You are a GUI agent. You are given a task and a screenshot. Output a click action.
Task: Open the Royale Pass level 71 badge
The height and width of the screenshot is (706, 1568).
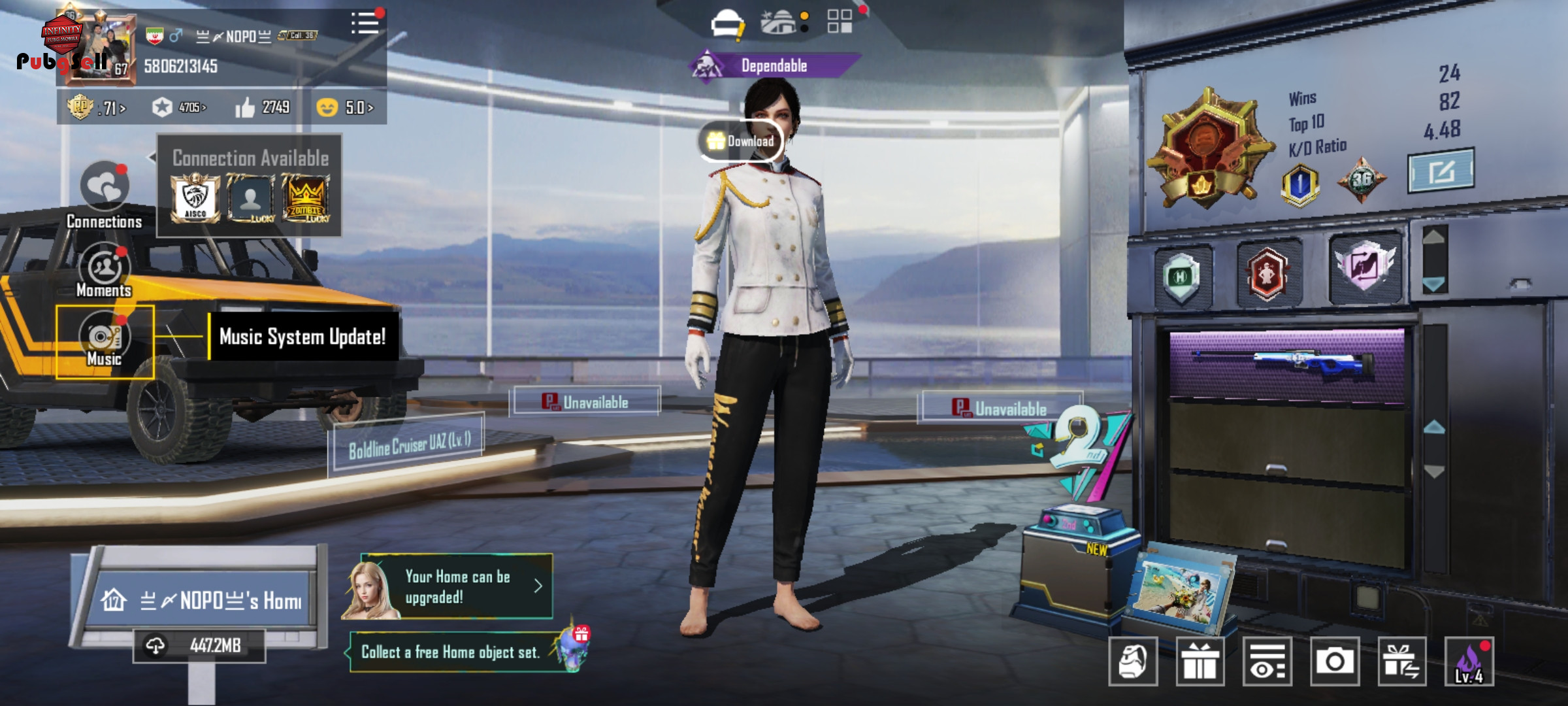pos(97,107)
